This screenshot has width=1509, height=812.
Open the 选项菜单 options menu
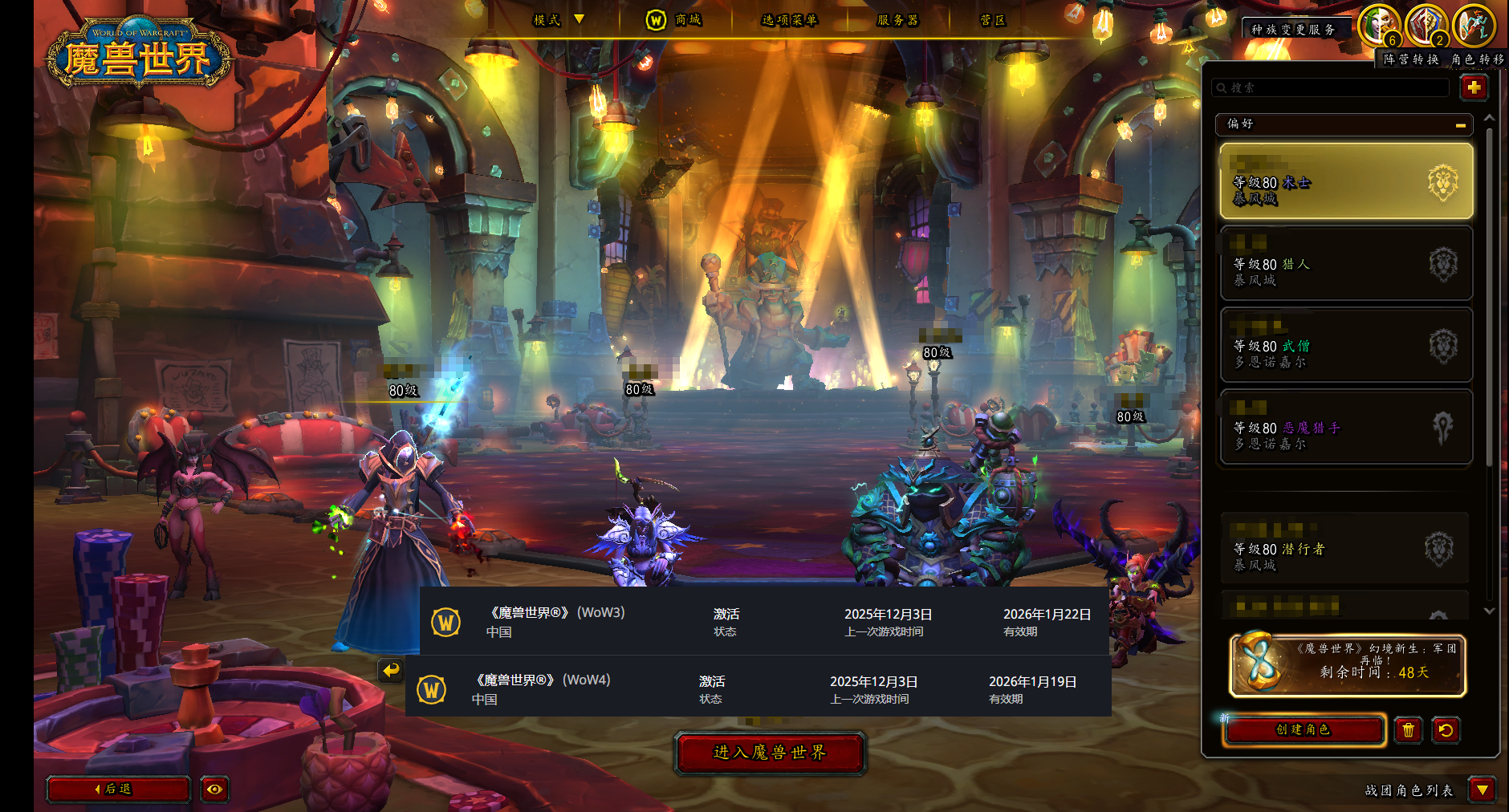789,20
